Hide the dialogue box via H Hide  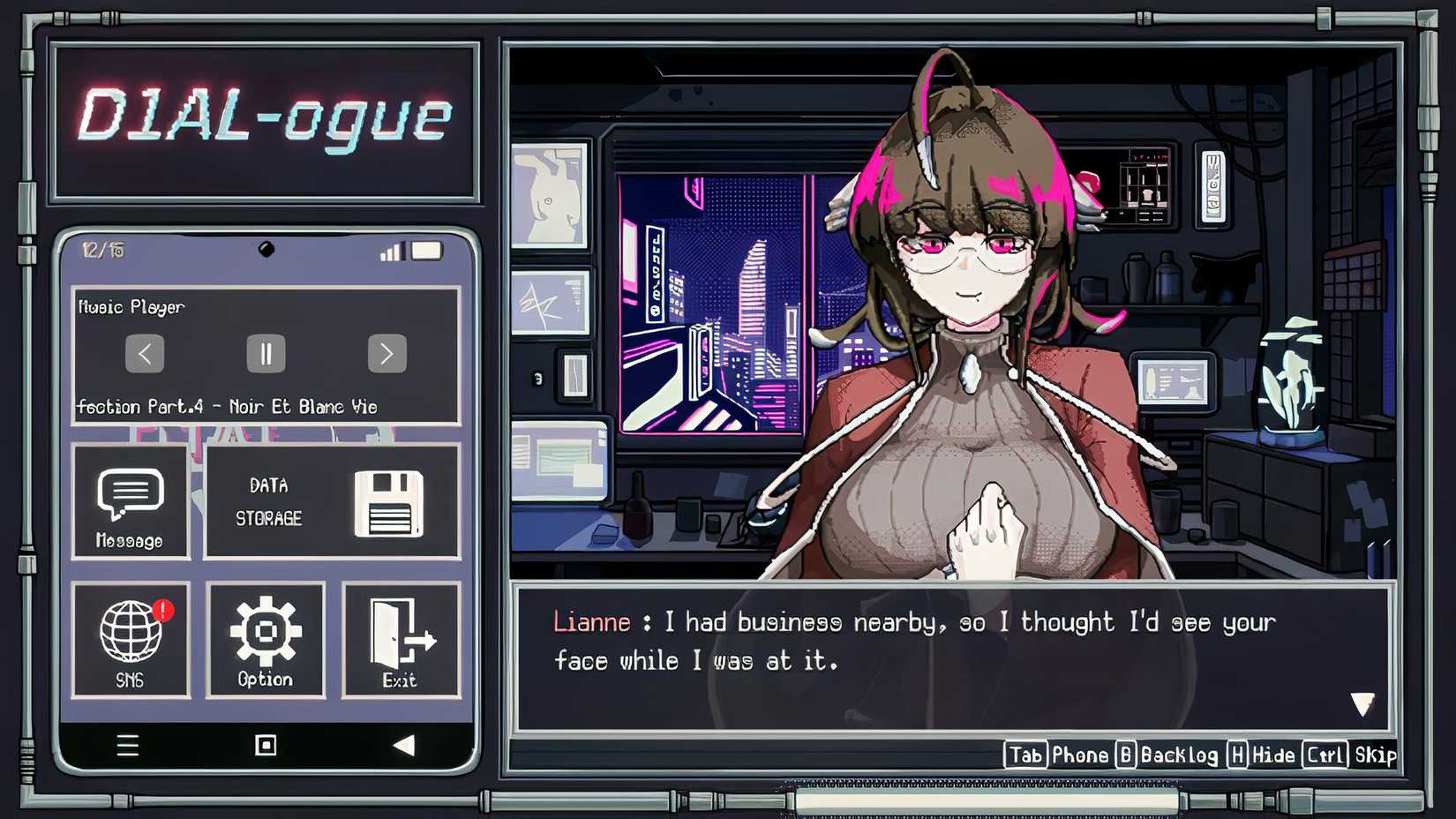point(1259,755)
